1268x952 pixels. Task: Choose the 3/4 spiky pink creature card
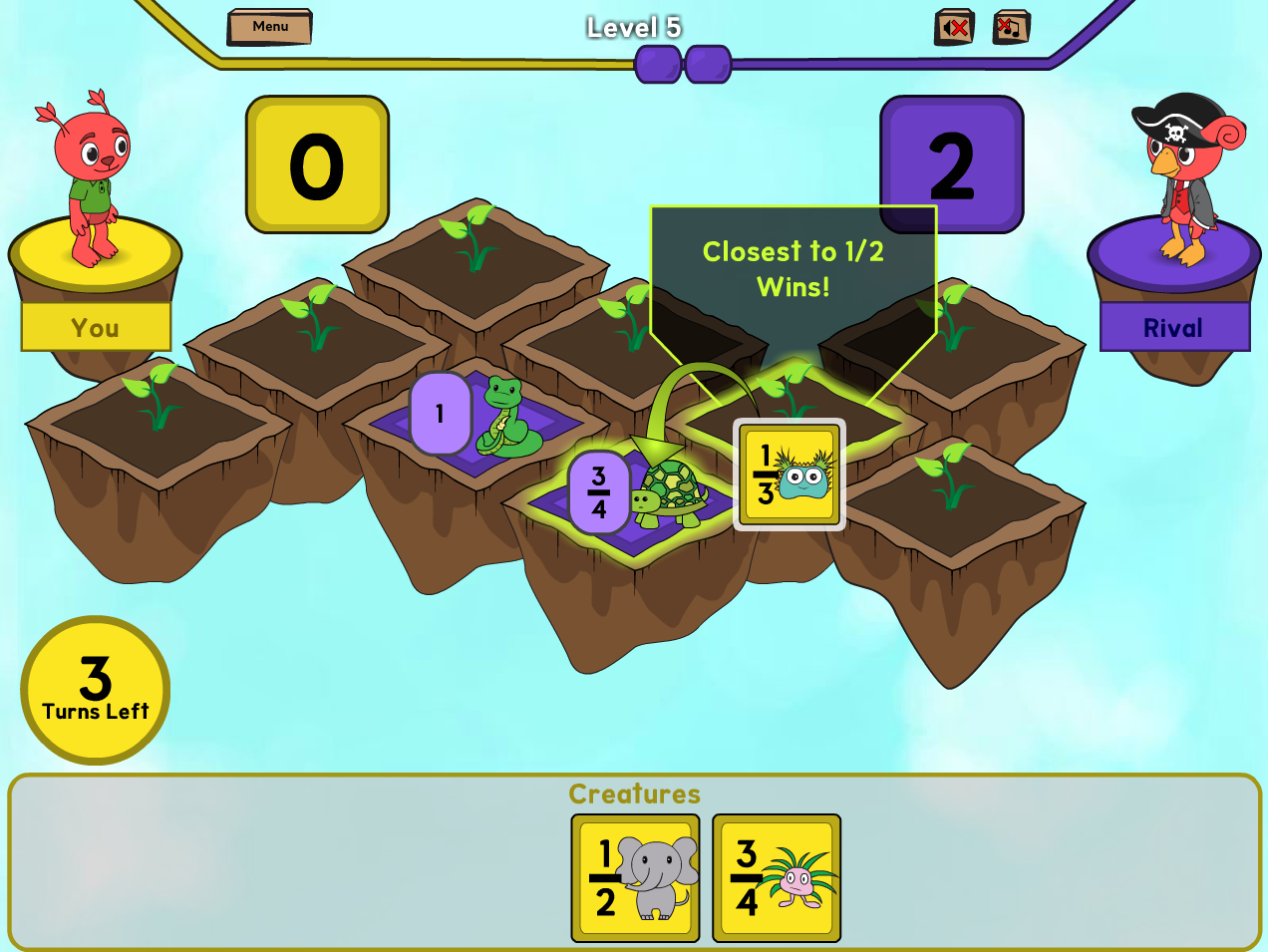(x=777, y=877)
